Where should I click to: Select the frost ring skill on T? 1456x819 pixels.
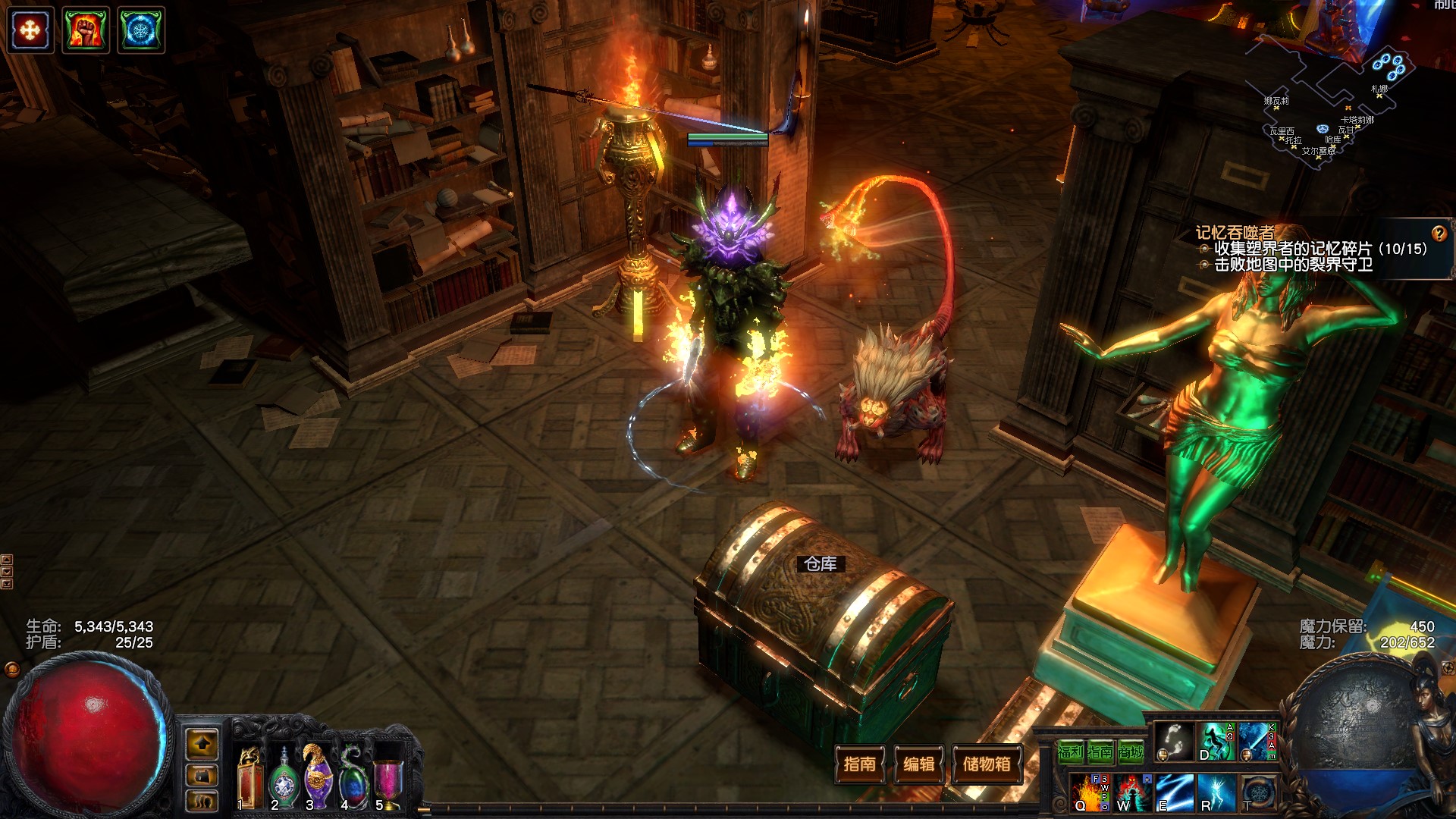1258,792
